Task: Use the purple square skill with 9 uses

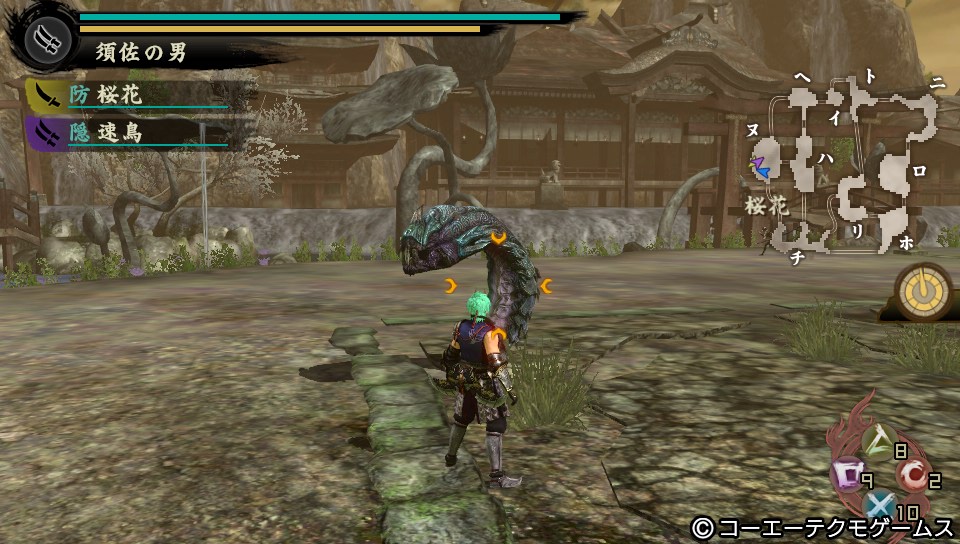Action: coord(845,472)
